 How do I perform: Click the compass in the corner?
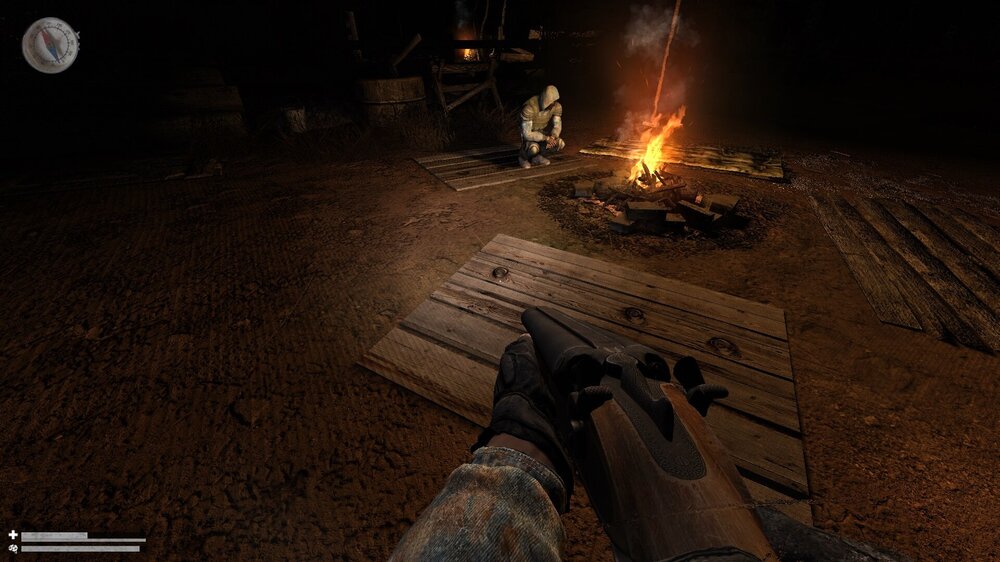tap(49, 45)
